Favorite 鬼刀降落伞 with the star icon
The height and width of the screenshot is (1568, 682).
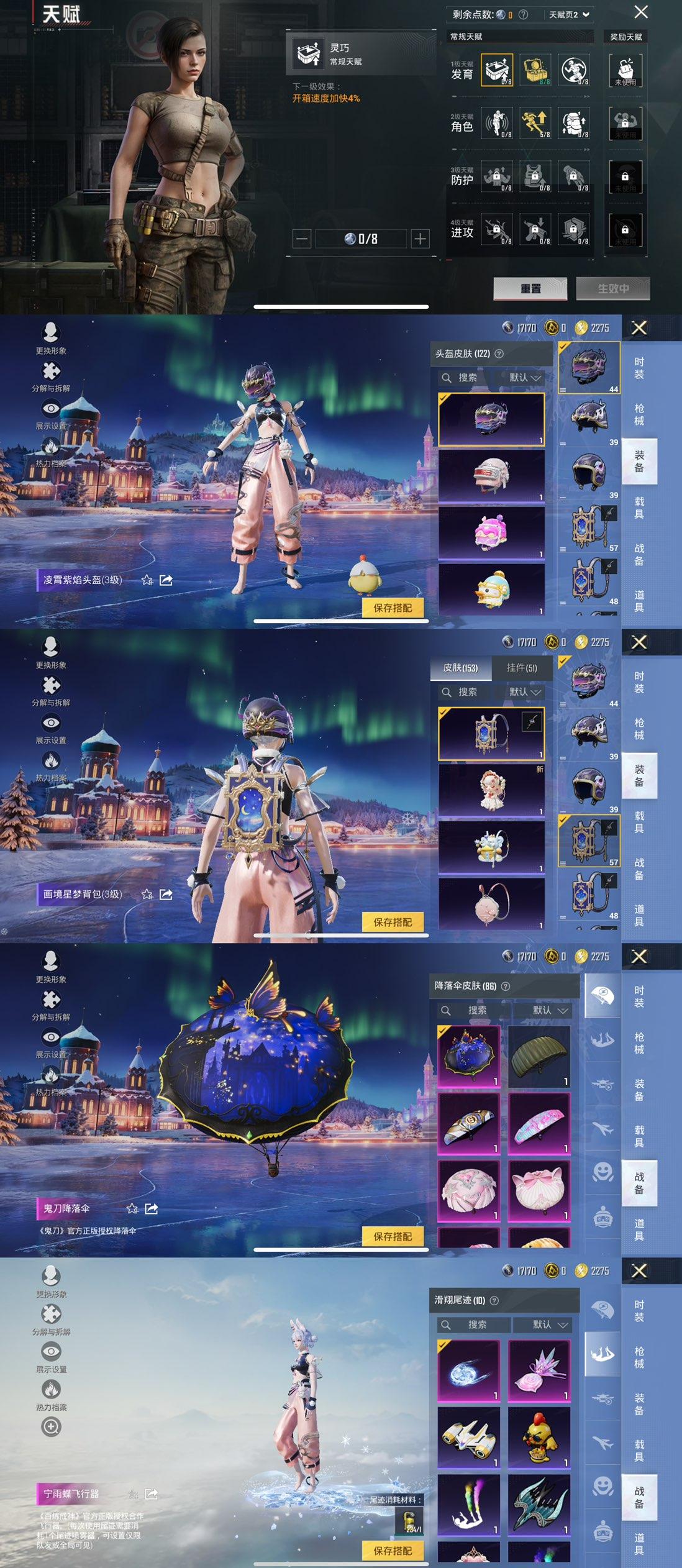(x=132, y=1208)
